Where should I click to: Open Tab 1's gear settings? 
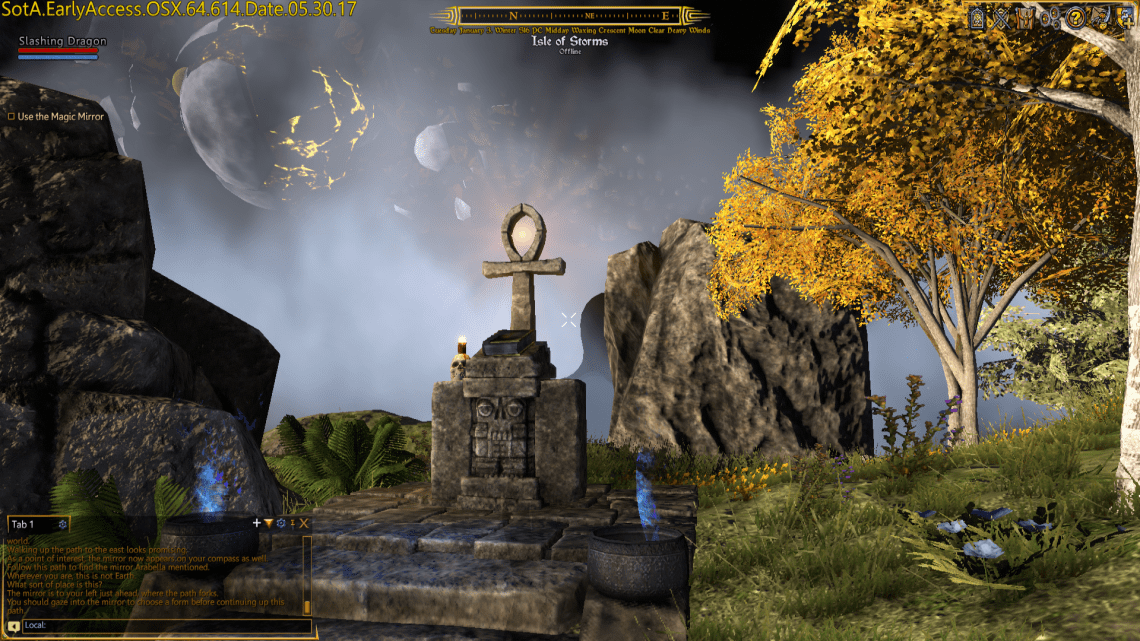point(63,525)
